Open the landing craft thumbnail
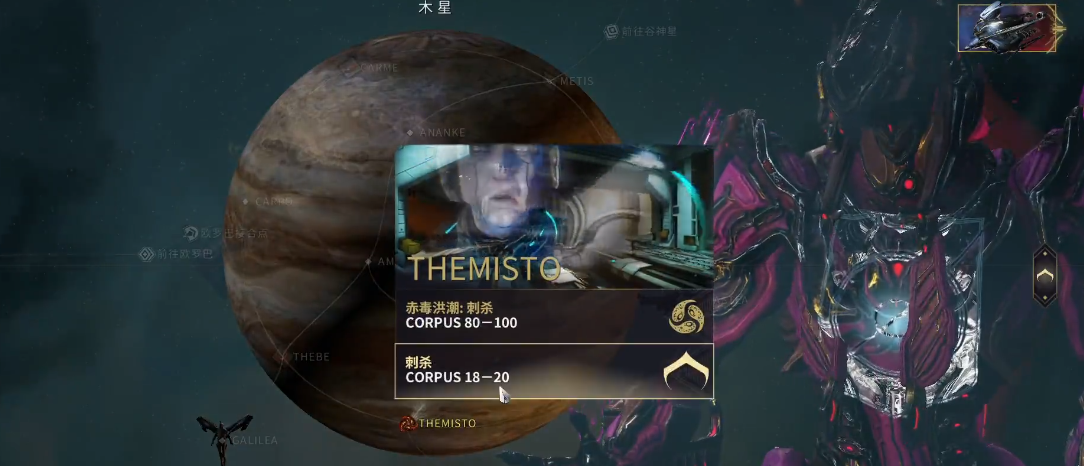The width and height of the screenshot is (1084, 466). 1006,27
